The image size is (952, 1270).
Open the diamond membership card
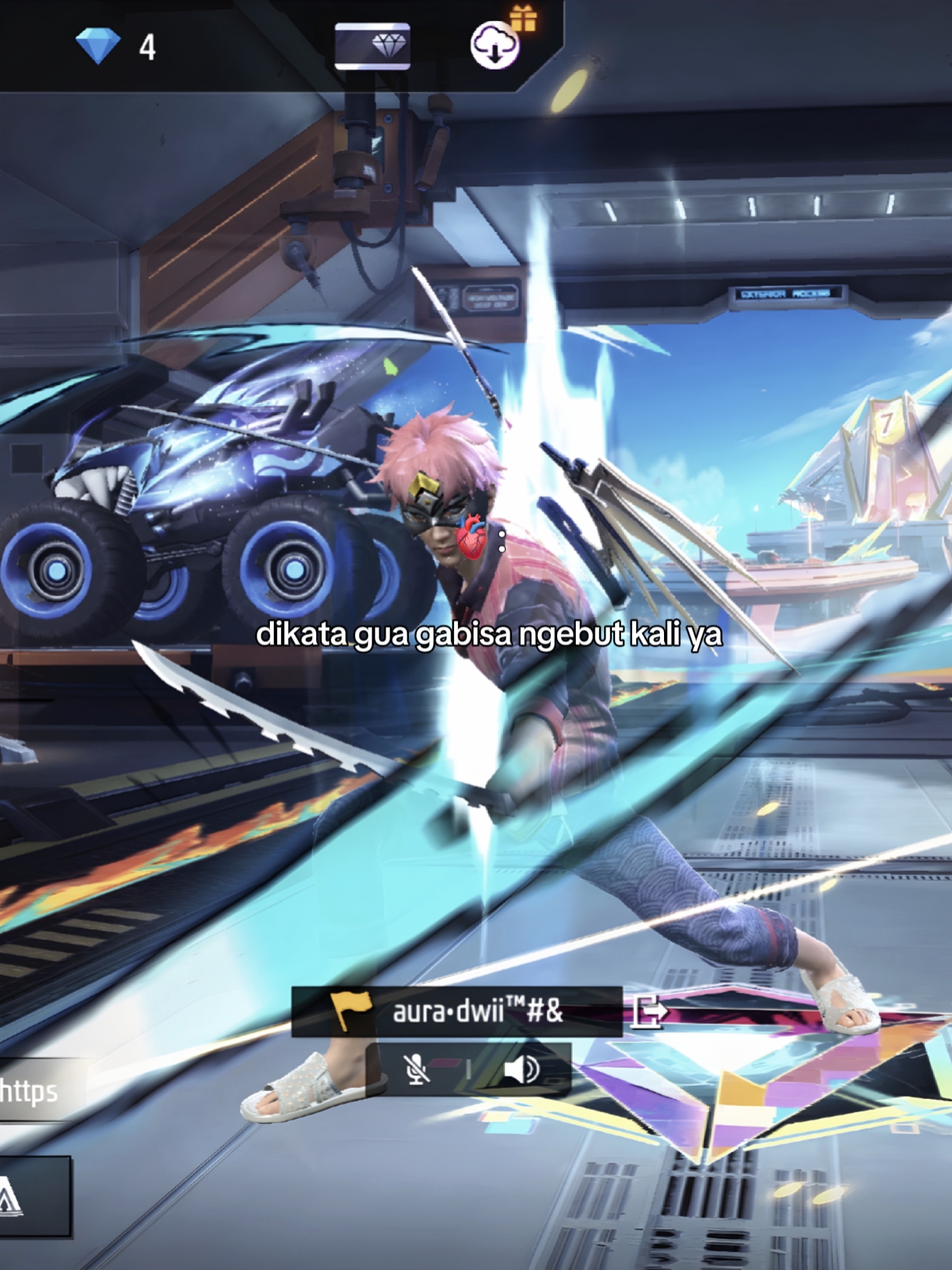pos(372,46)
